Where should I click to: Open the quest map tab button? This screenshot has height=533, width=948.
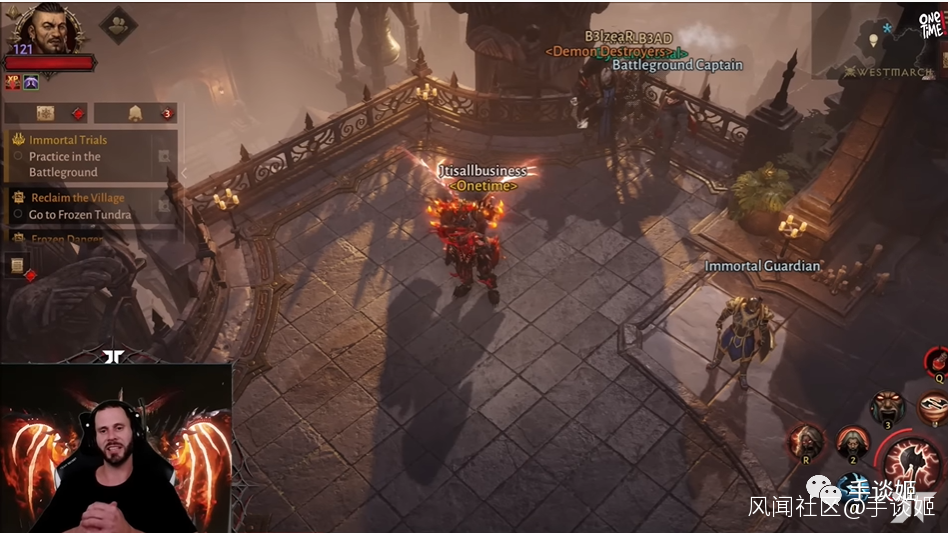coord(46,113)
